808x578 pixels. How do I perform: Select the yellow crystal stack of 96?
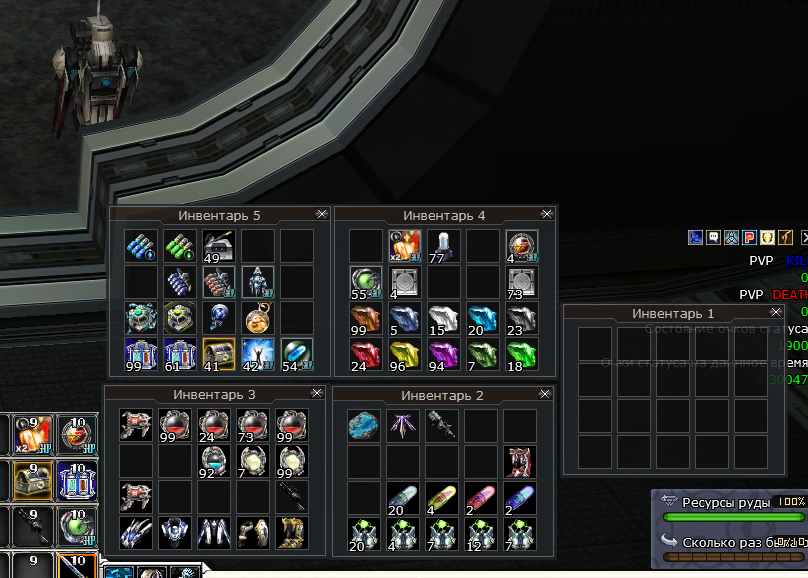pos(404,355)
